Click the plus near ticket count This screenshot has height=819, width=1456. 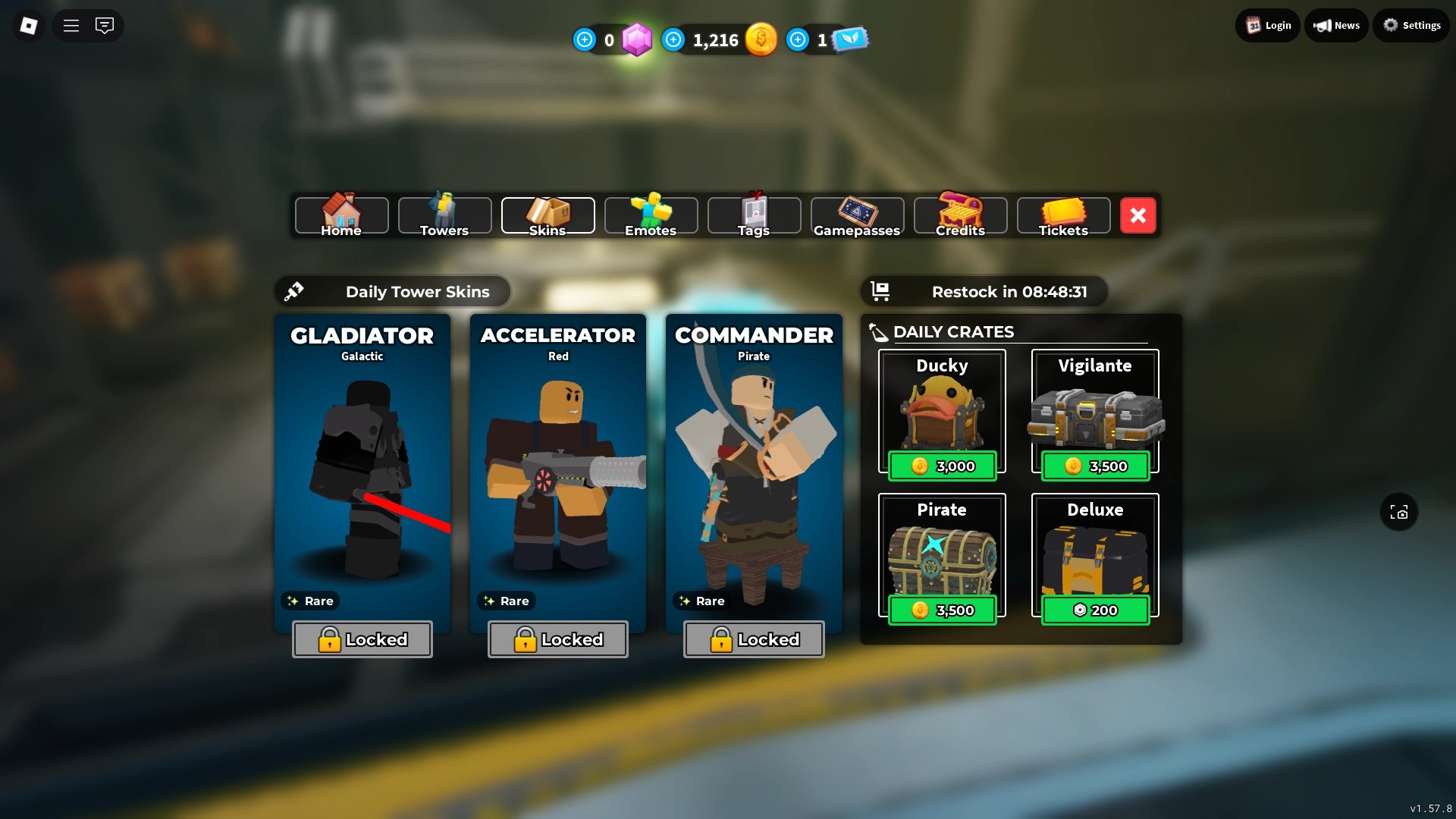click(797, 39)
